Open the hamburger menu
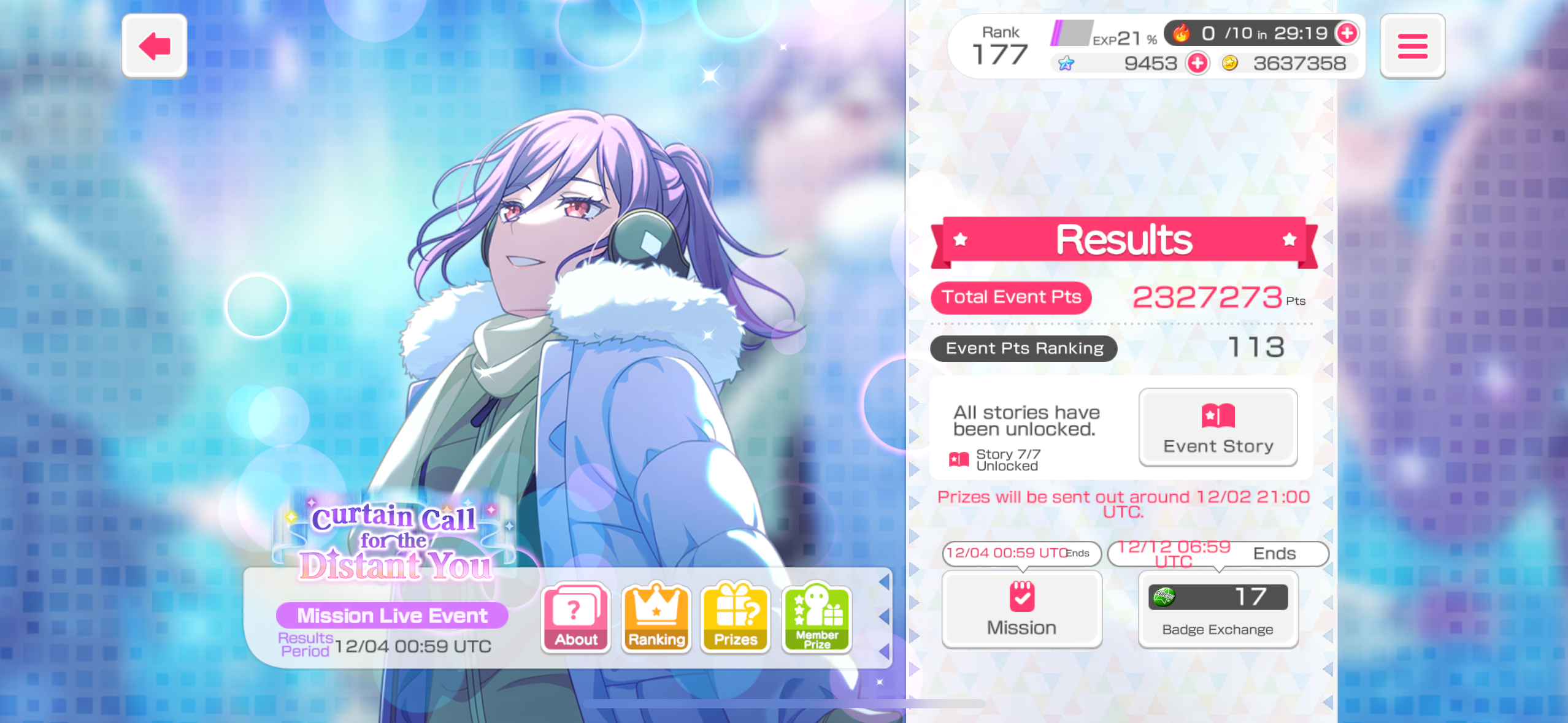 (x=1412, y=47)
